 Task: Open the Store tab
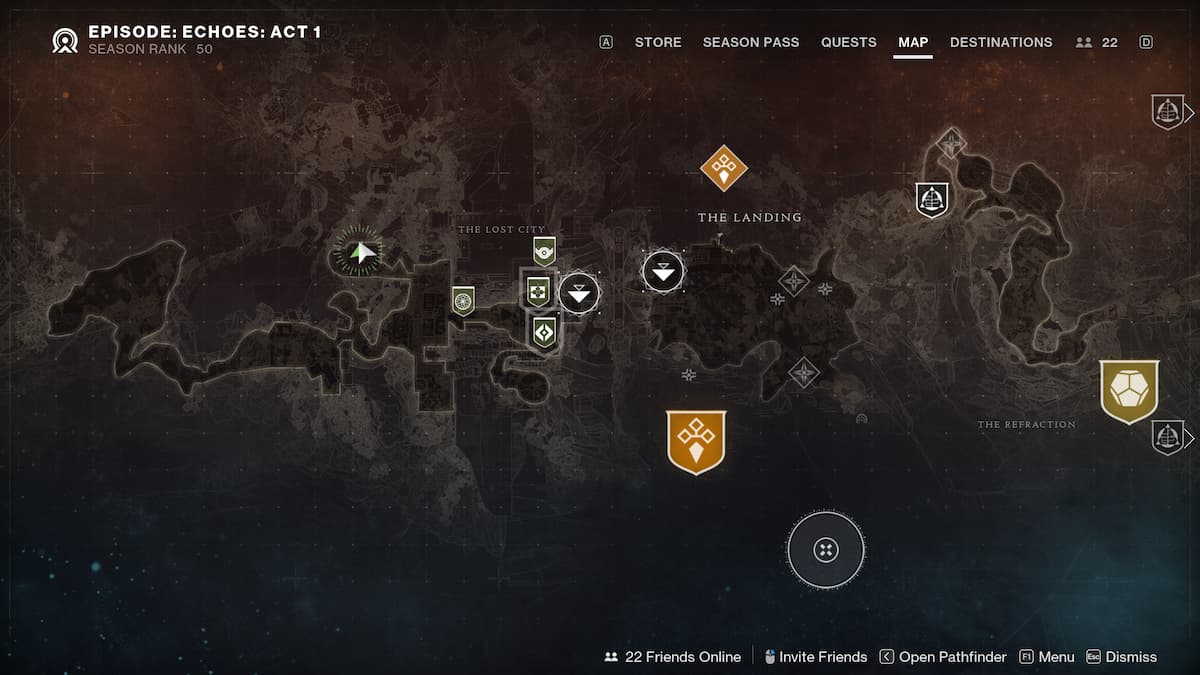pos(658,42)
